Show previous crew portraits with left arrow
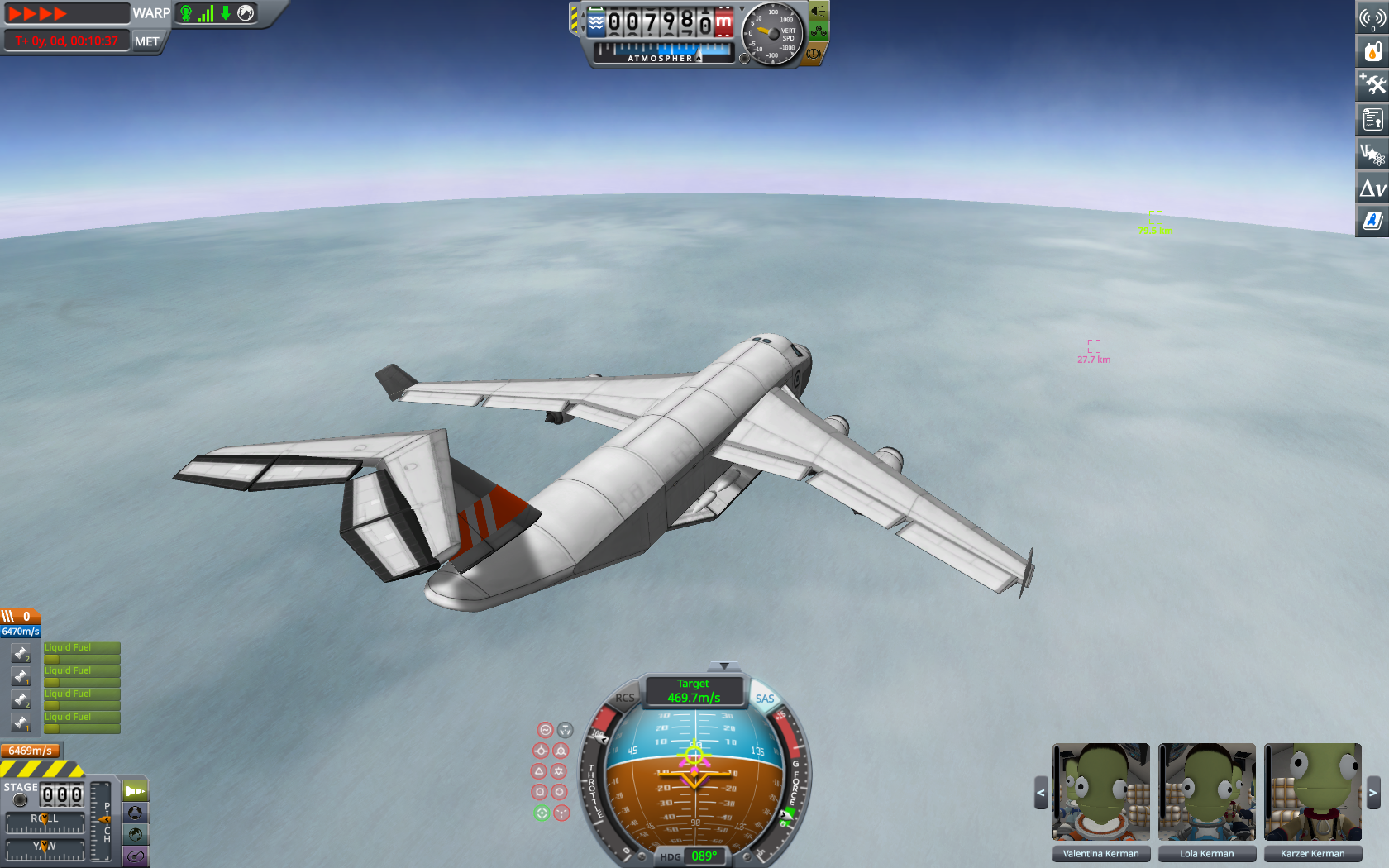Image resolution: width=1389 pixels, height=868 pixels. pos(1041,793)
